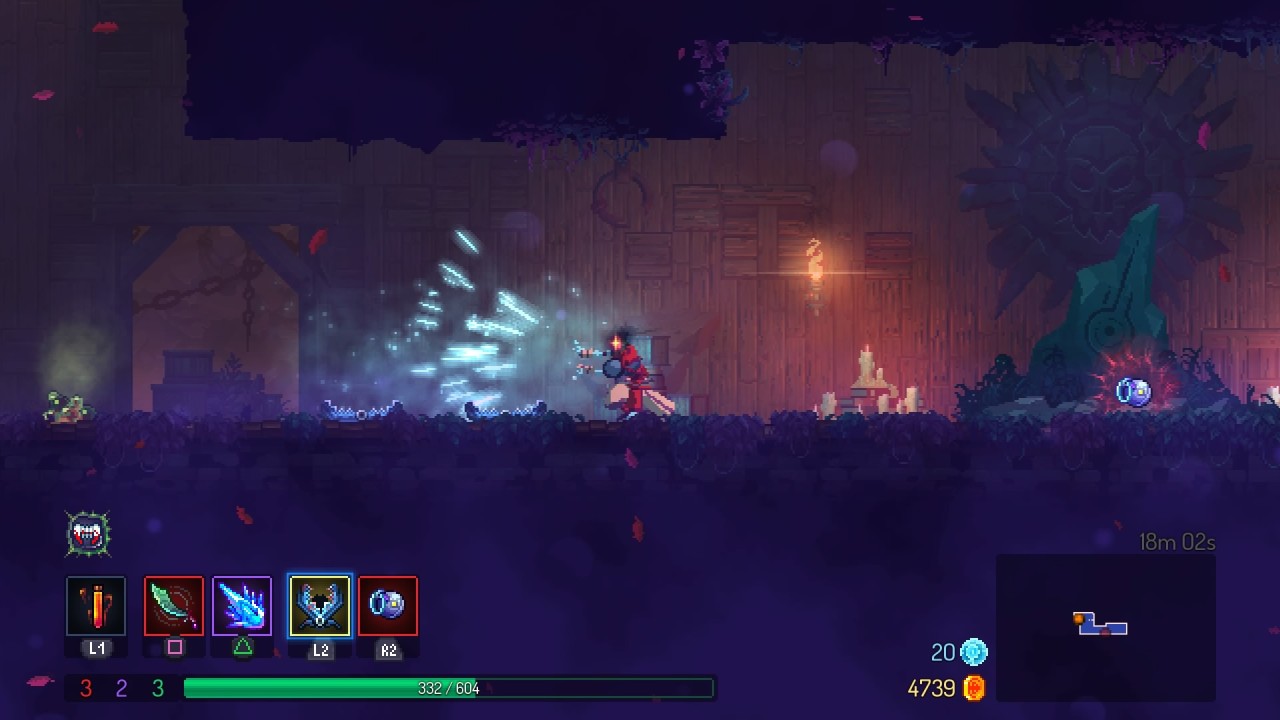
Task: Select the health flask slot
Action: (96, 606)
